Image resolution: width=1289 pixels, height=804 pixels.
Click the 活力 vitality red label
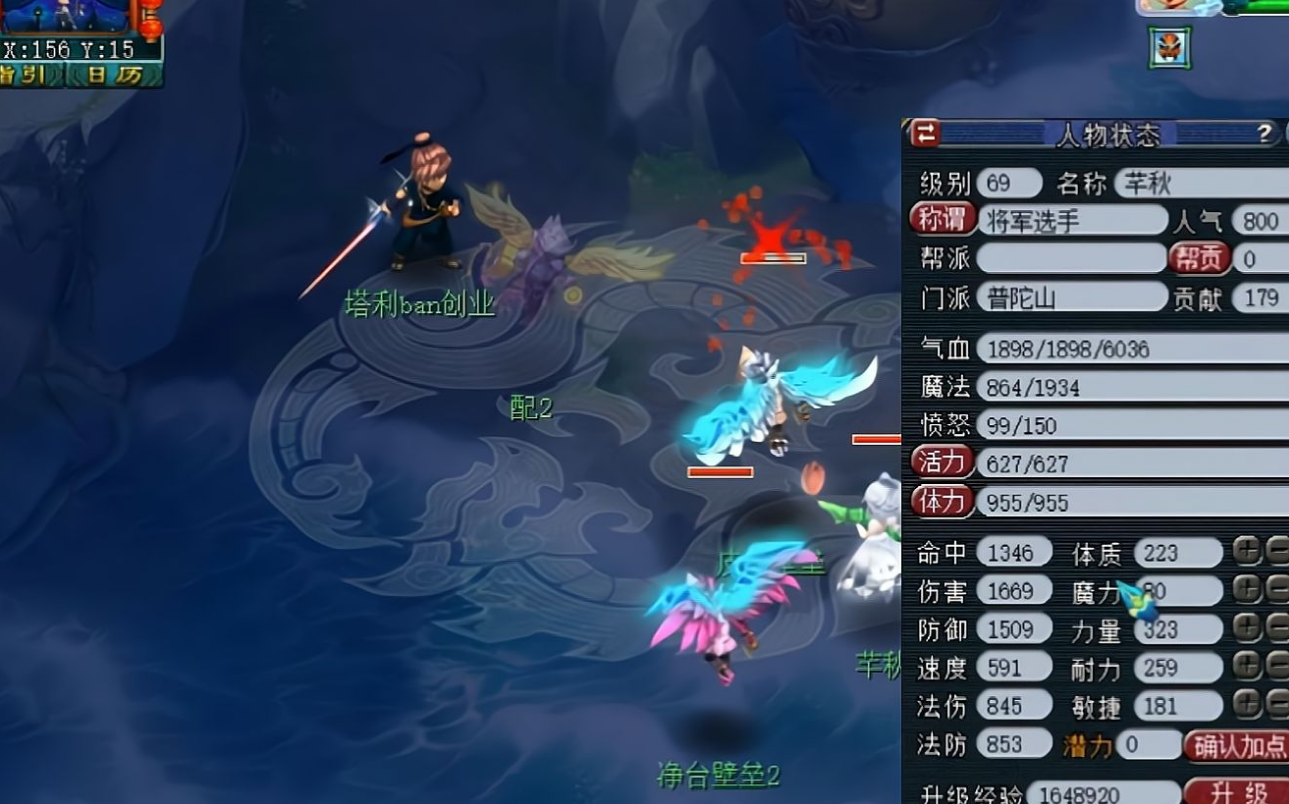pos(941,462)
